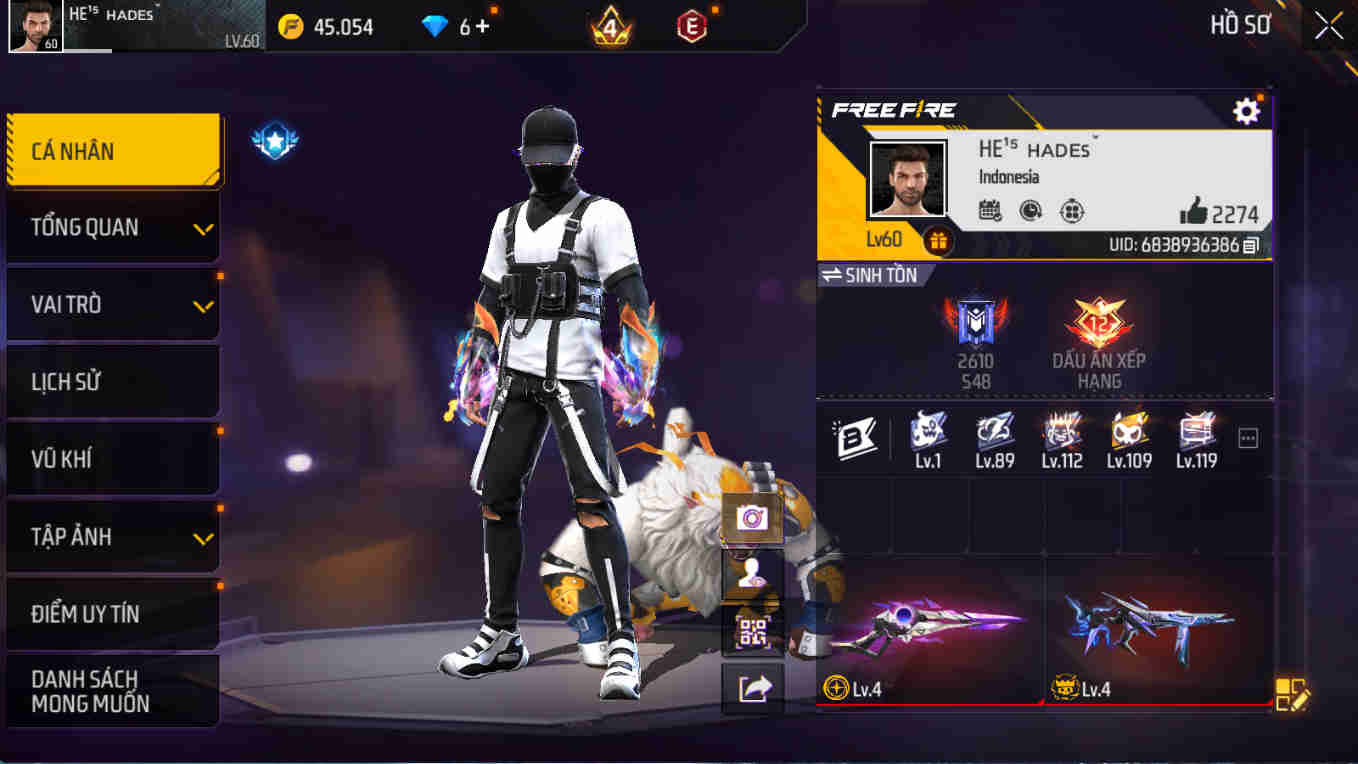Open the settings gear on the Free Fire card

tap(1246, 111)
